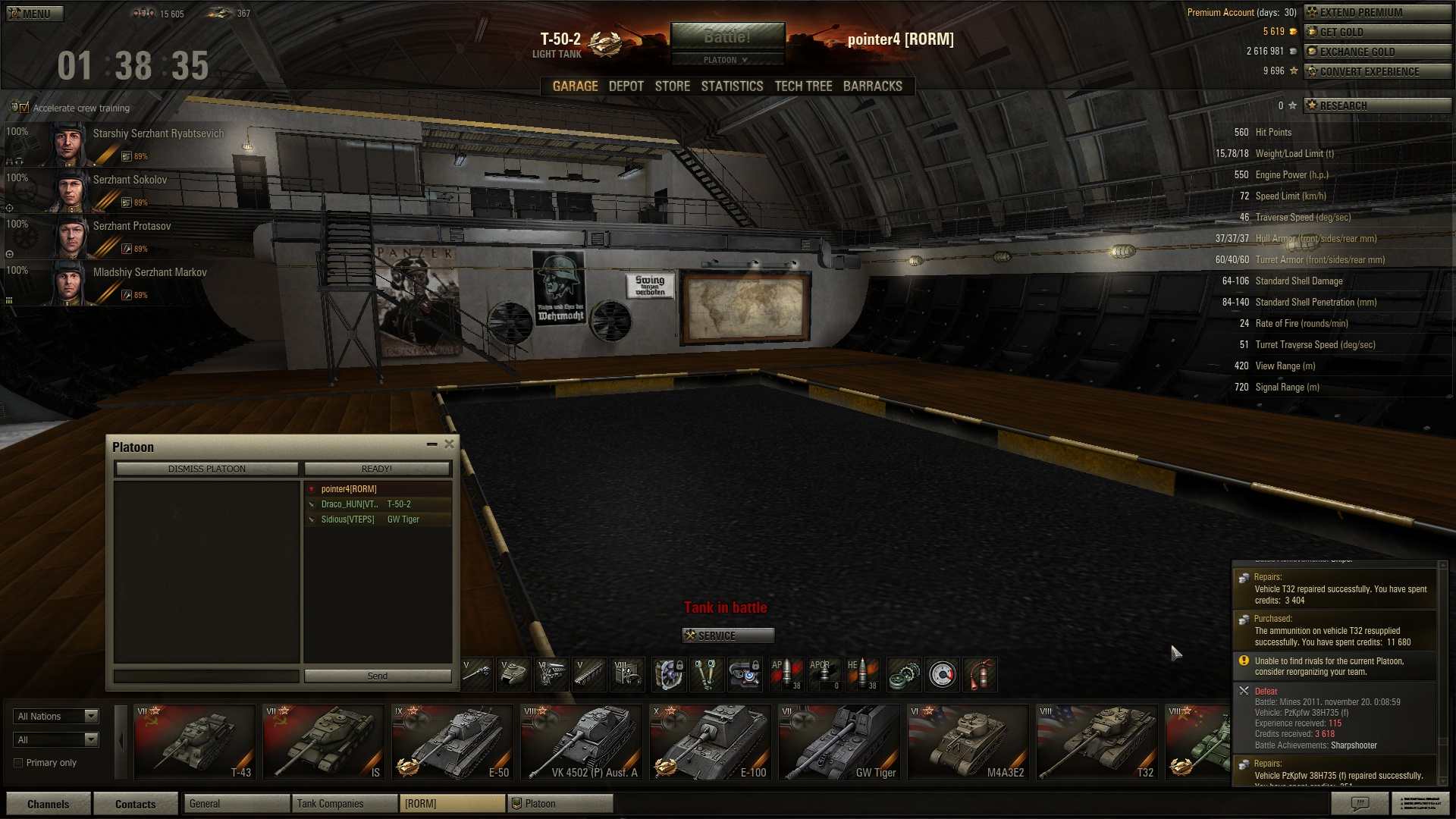Open the tank Service button
This screenshot has height=819, width=1456.
point(728,635)
